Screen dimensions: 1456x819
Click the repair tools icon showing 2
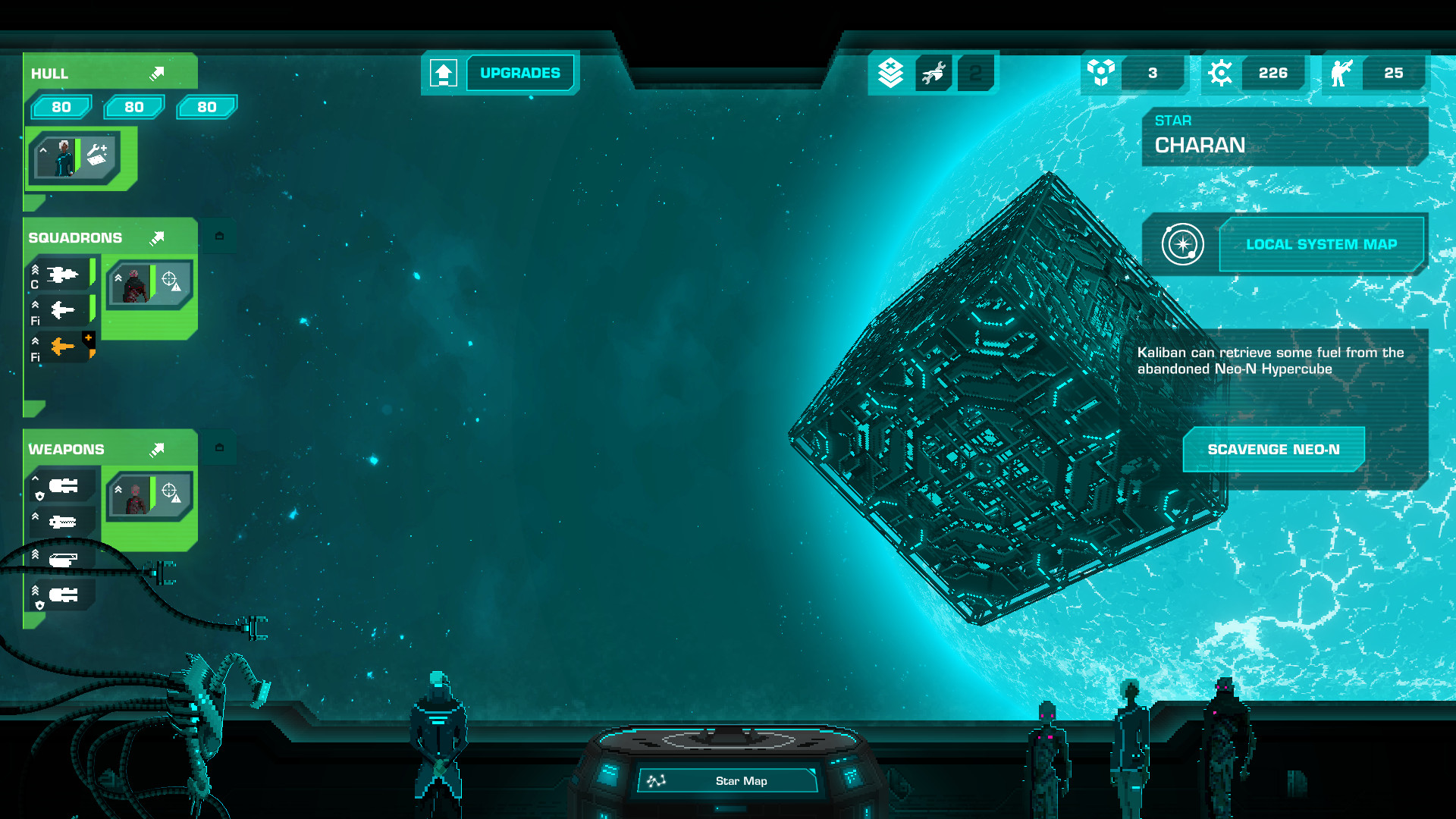pos(934,73)
